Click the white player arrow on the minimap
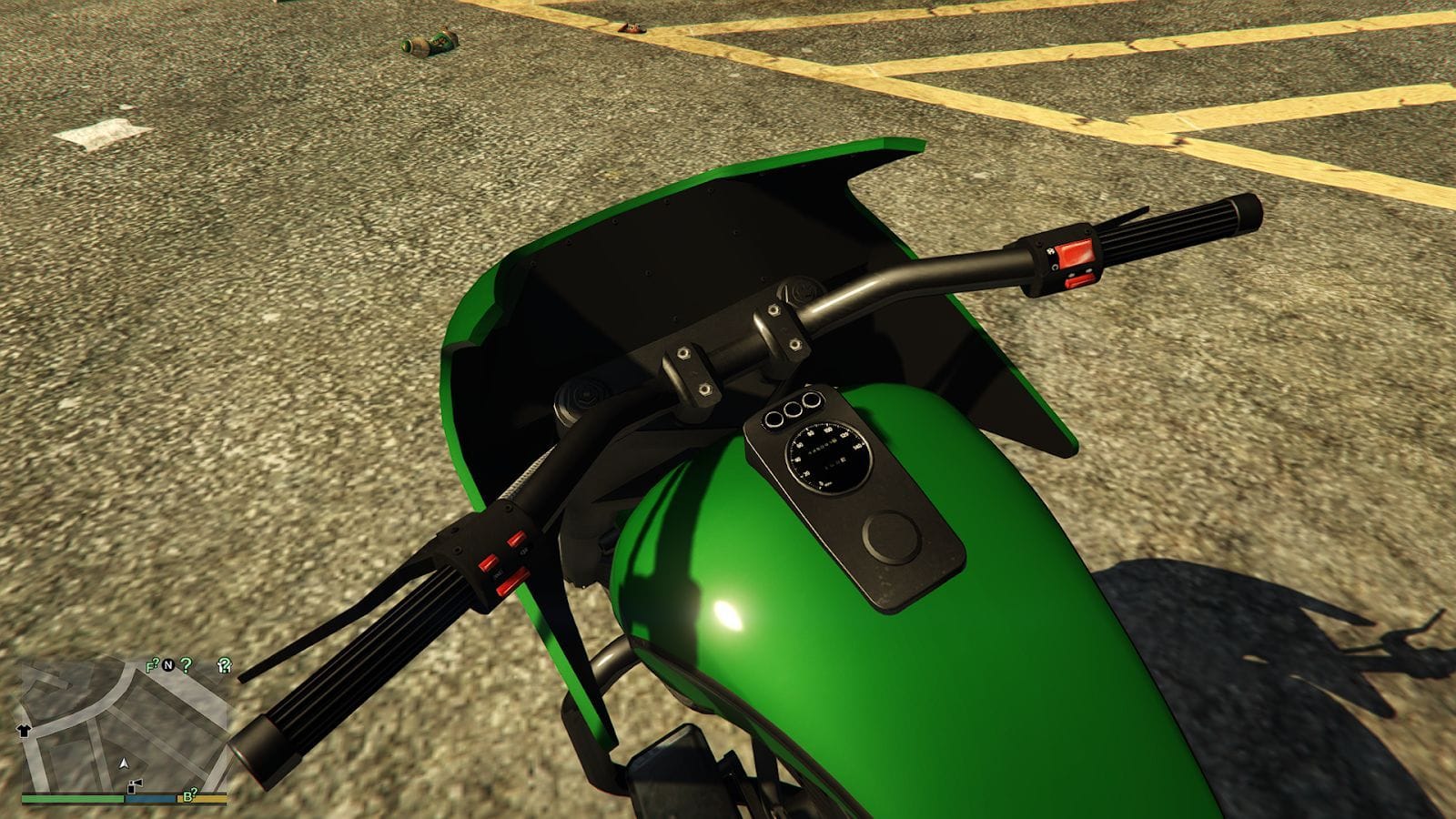The width and height of the screenshot is (1456, 819). tap(125, 764)
